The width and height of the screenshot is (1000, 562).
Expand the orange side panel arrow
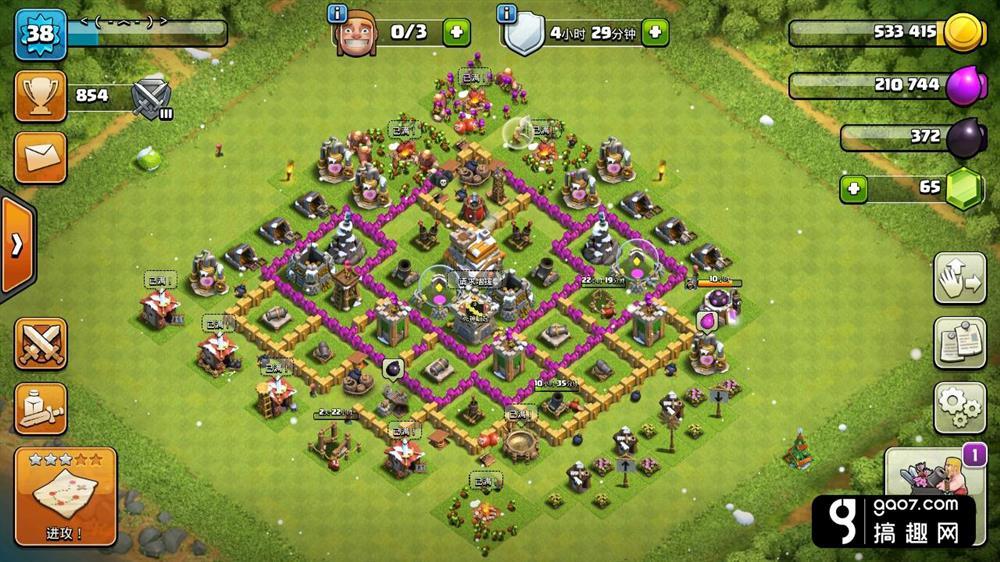17,245
